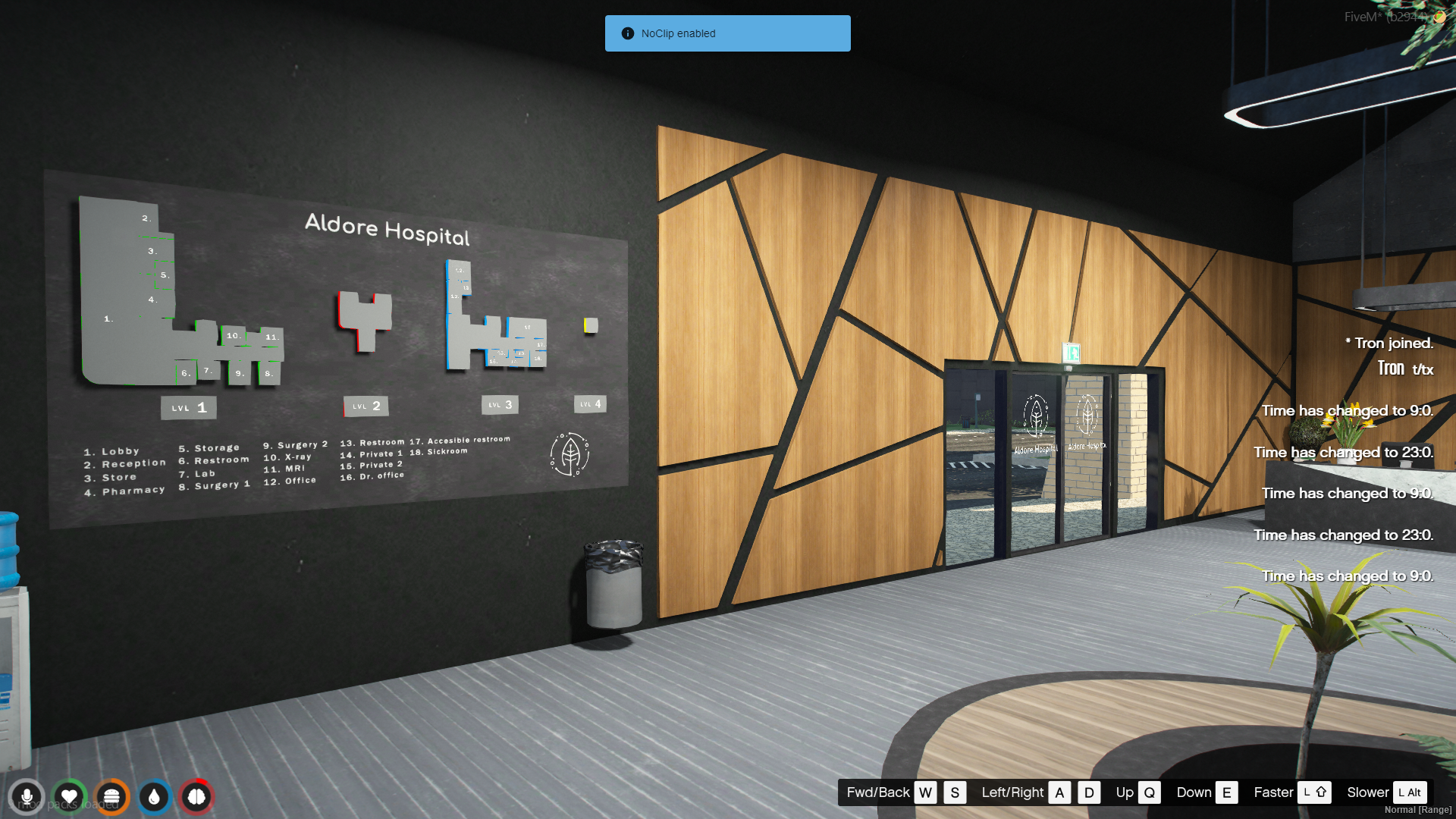Click the microphone voice status icon
This screenshot has height=819, width=1456.
(27, 797)
